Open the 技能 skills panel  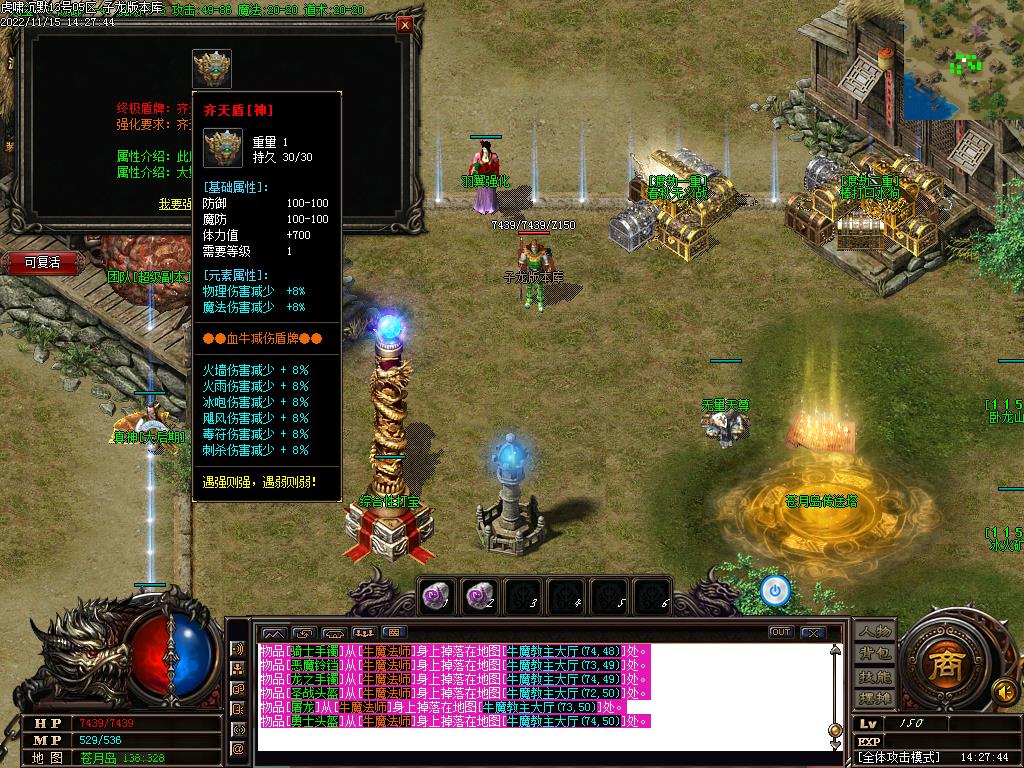click(873, 676)
